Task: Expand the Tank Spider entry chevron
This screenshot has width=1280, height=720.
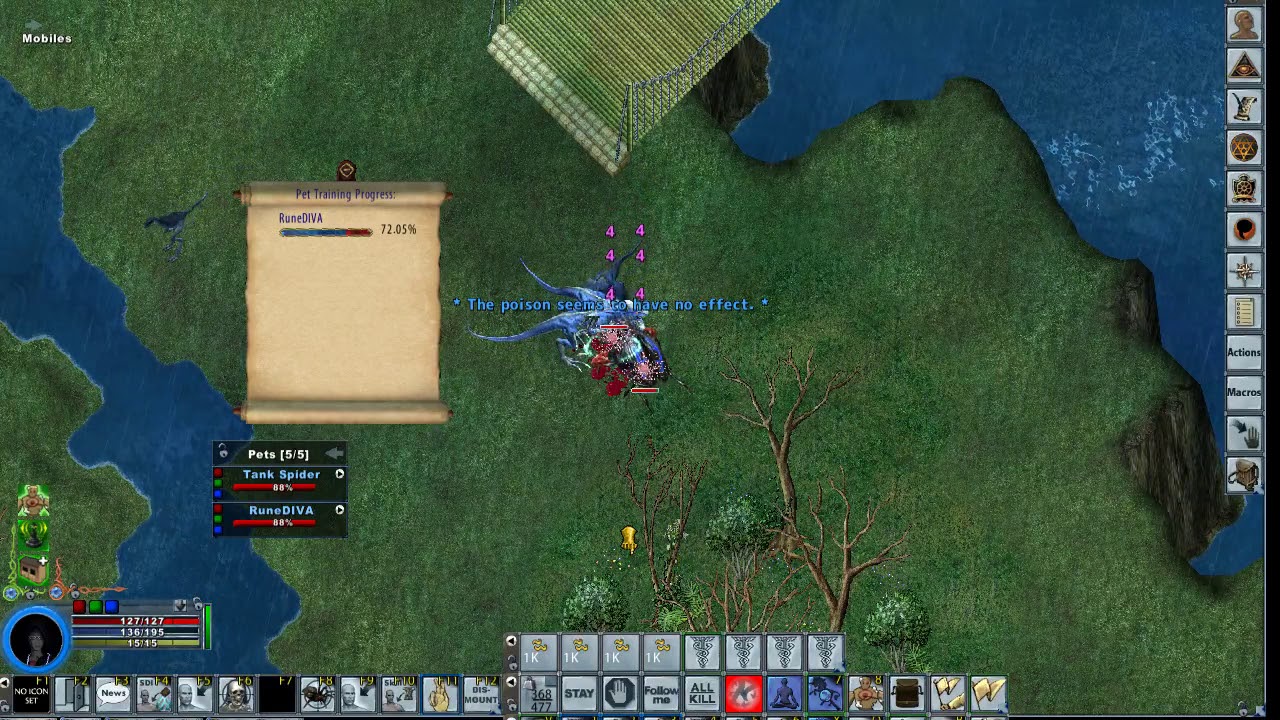Action: [x=339, y=474]
